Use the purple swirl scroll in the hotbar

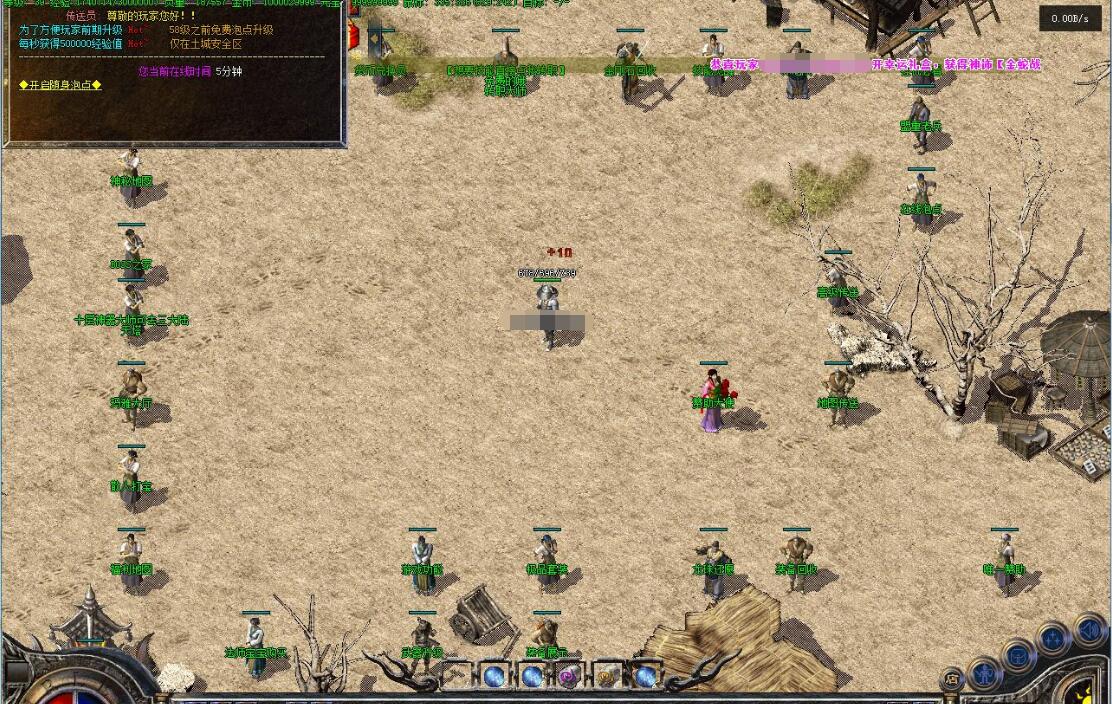tap(569, 677)
